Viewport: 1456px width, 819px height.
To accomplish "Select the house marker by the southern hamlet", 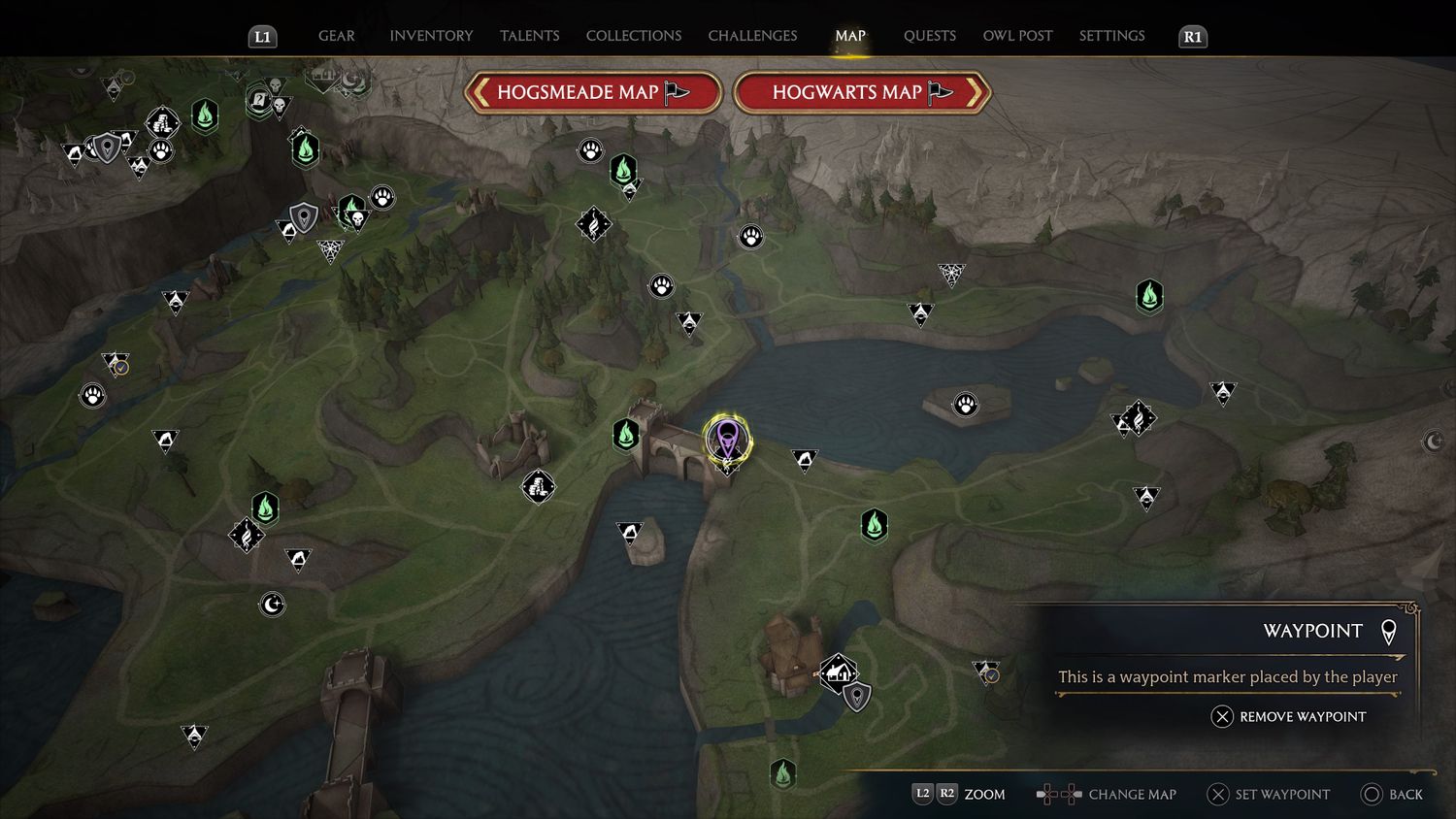I will click(837, 671).
